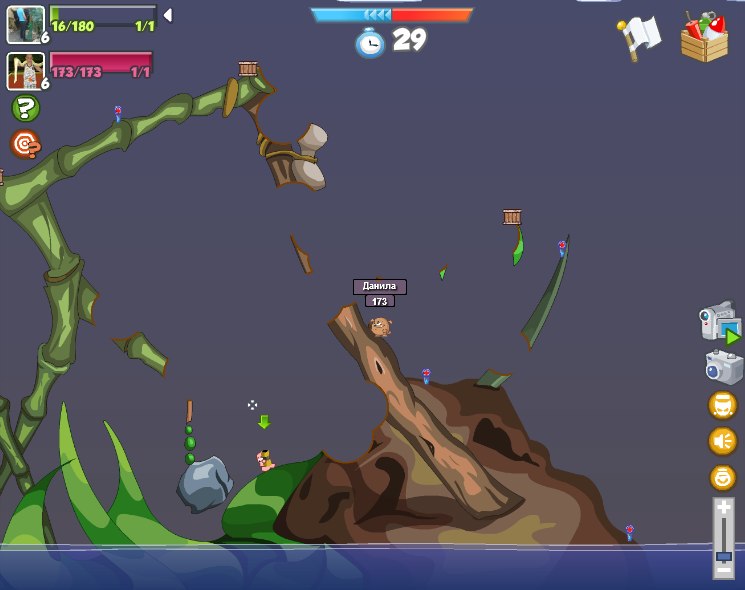Open the green question mark help
The image size is (745, 590).
click(x=25, y=108)
